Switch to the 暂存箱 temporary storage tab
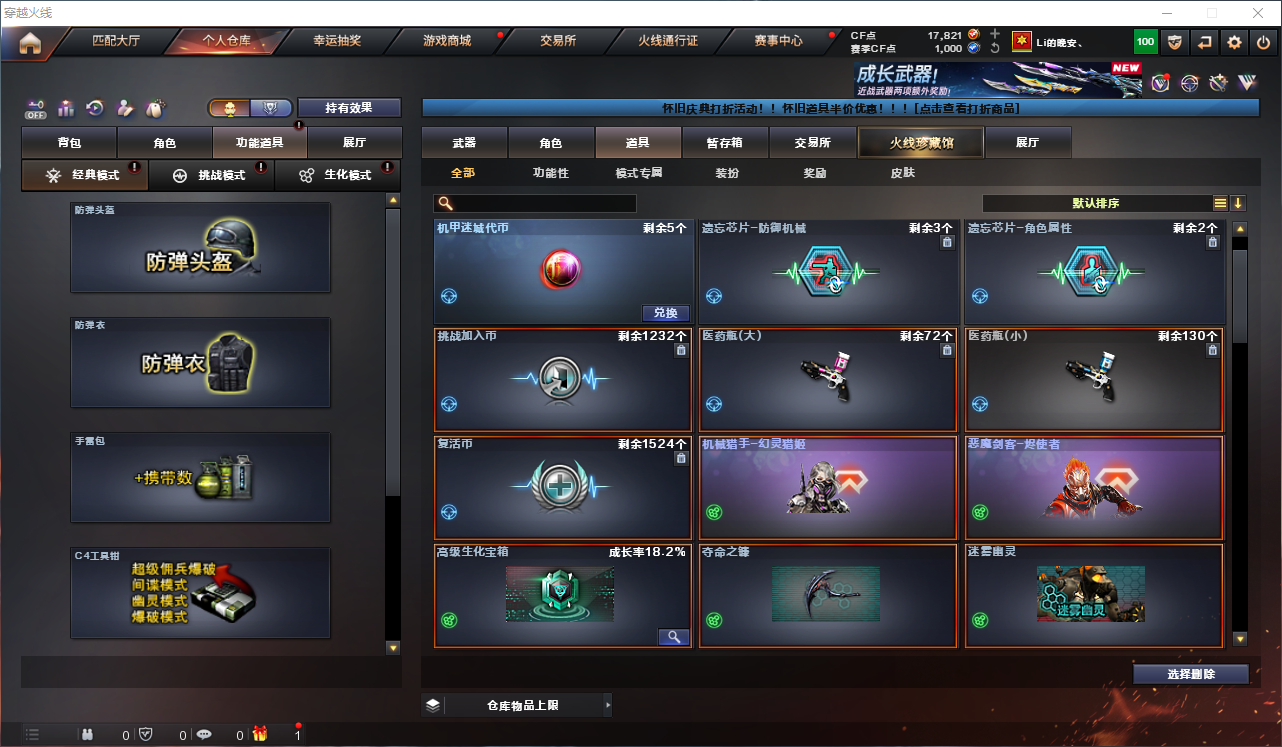Screen dimensions: 1282x747 coord(725,143)
